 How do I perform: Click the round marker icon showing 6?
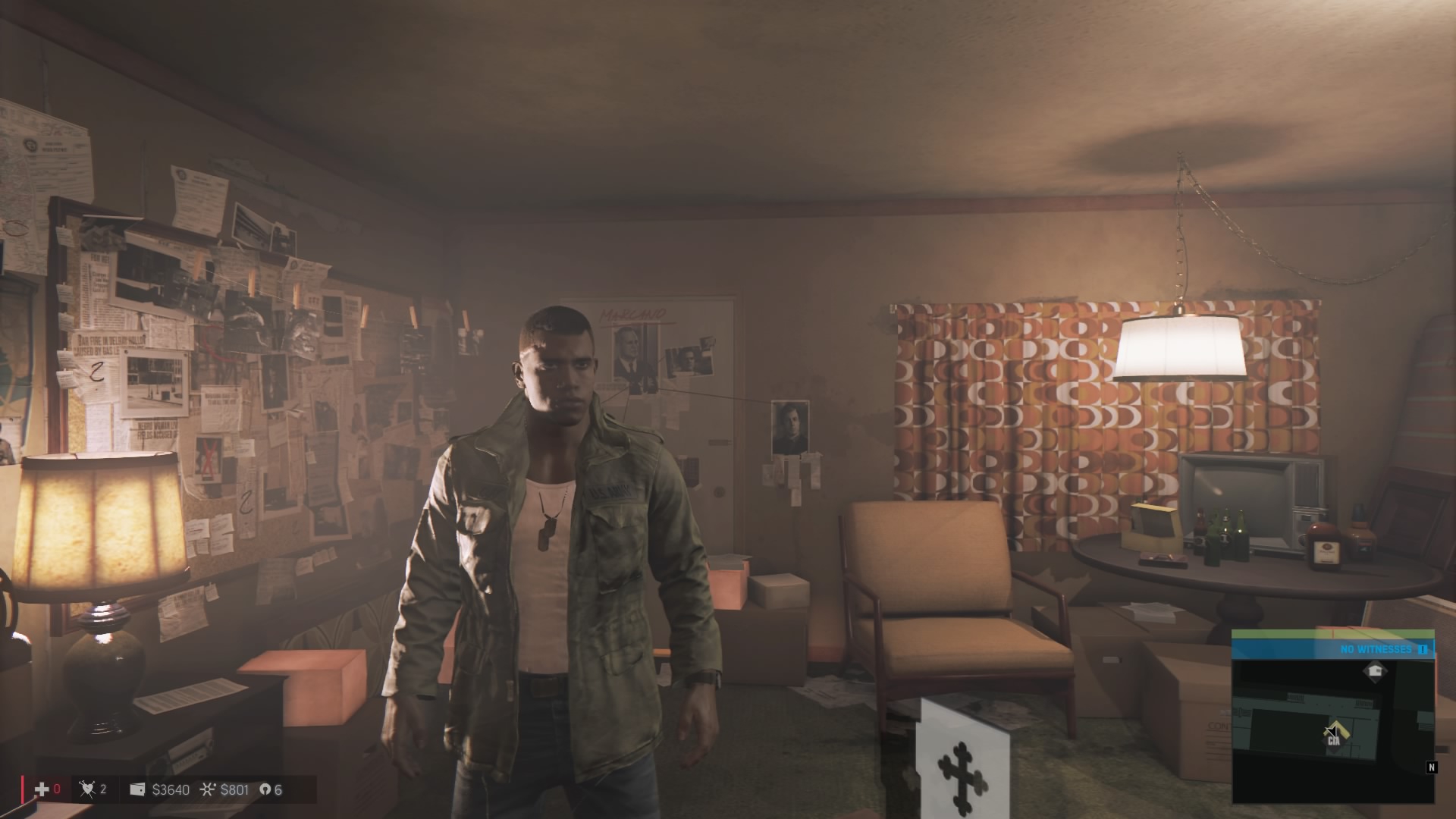point(265,789)
